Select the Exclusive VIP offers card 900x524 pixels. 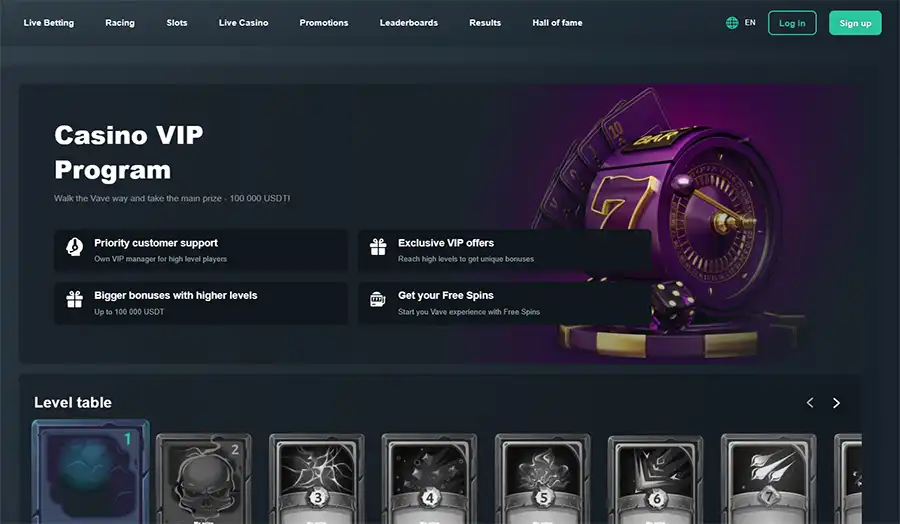(x=504, y=250)
